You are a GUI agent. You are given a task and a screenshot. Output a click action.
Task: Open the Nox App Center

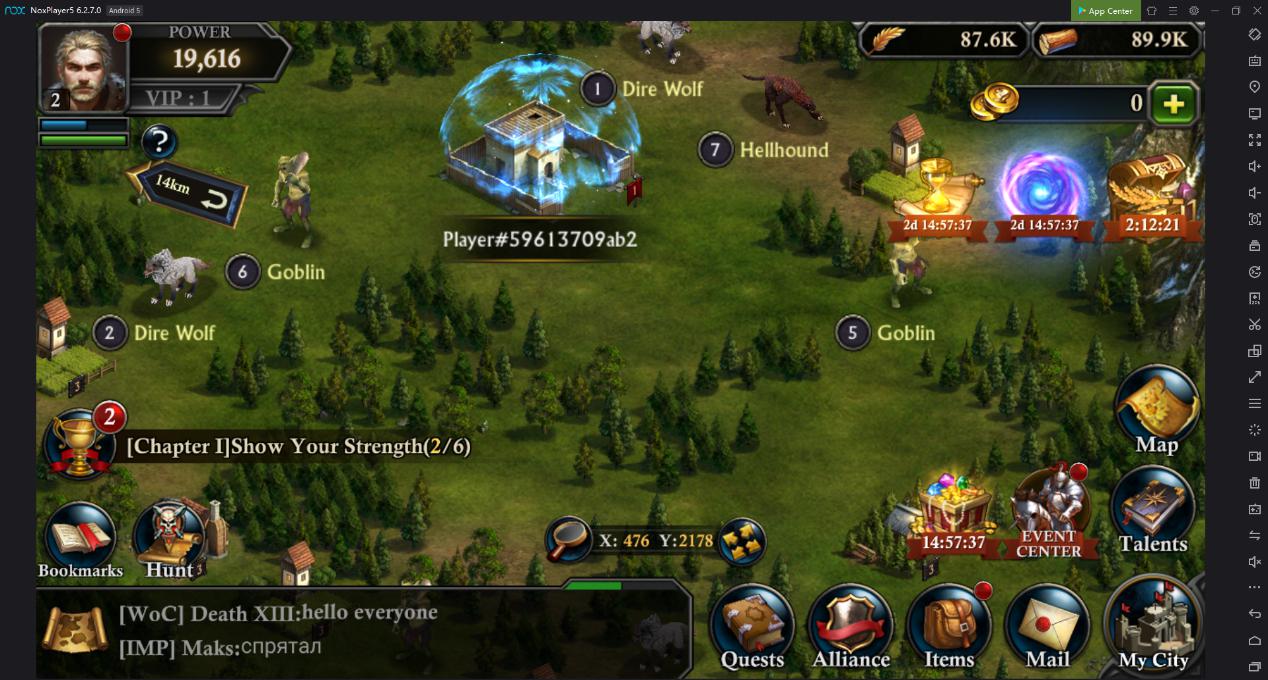coord(1105,11)
